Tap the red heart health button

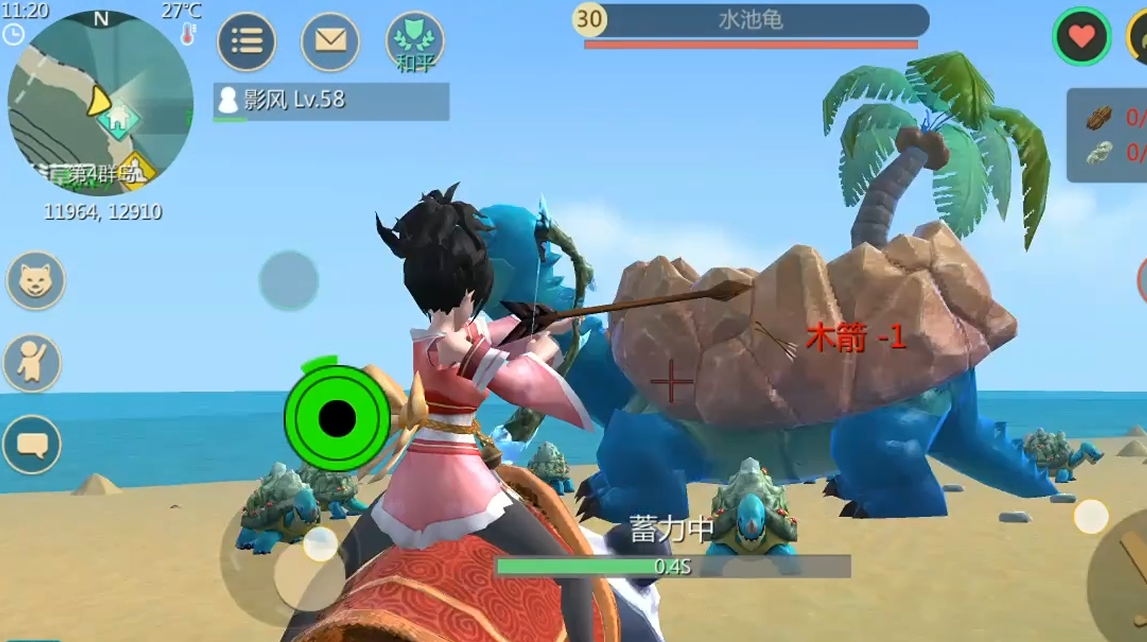pyautogui.click(x=1081, y=37)
